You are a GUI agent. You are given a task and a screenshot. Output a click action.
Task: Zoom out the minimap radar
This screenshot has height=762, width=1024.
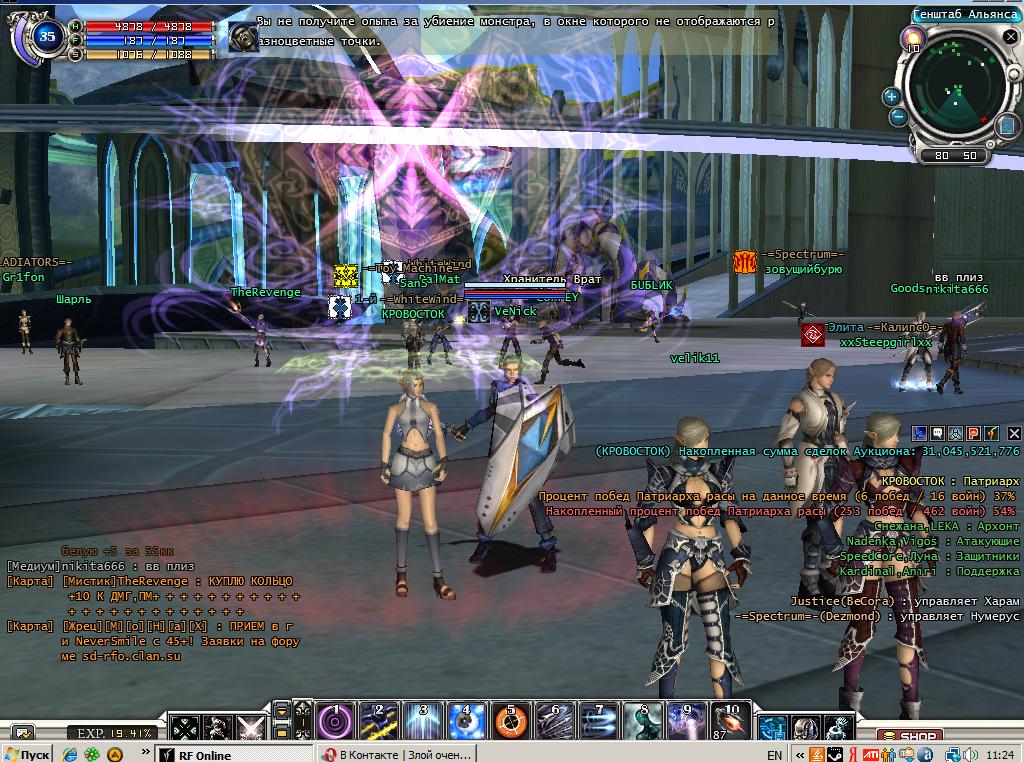(x=898, y=116)
